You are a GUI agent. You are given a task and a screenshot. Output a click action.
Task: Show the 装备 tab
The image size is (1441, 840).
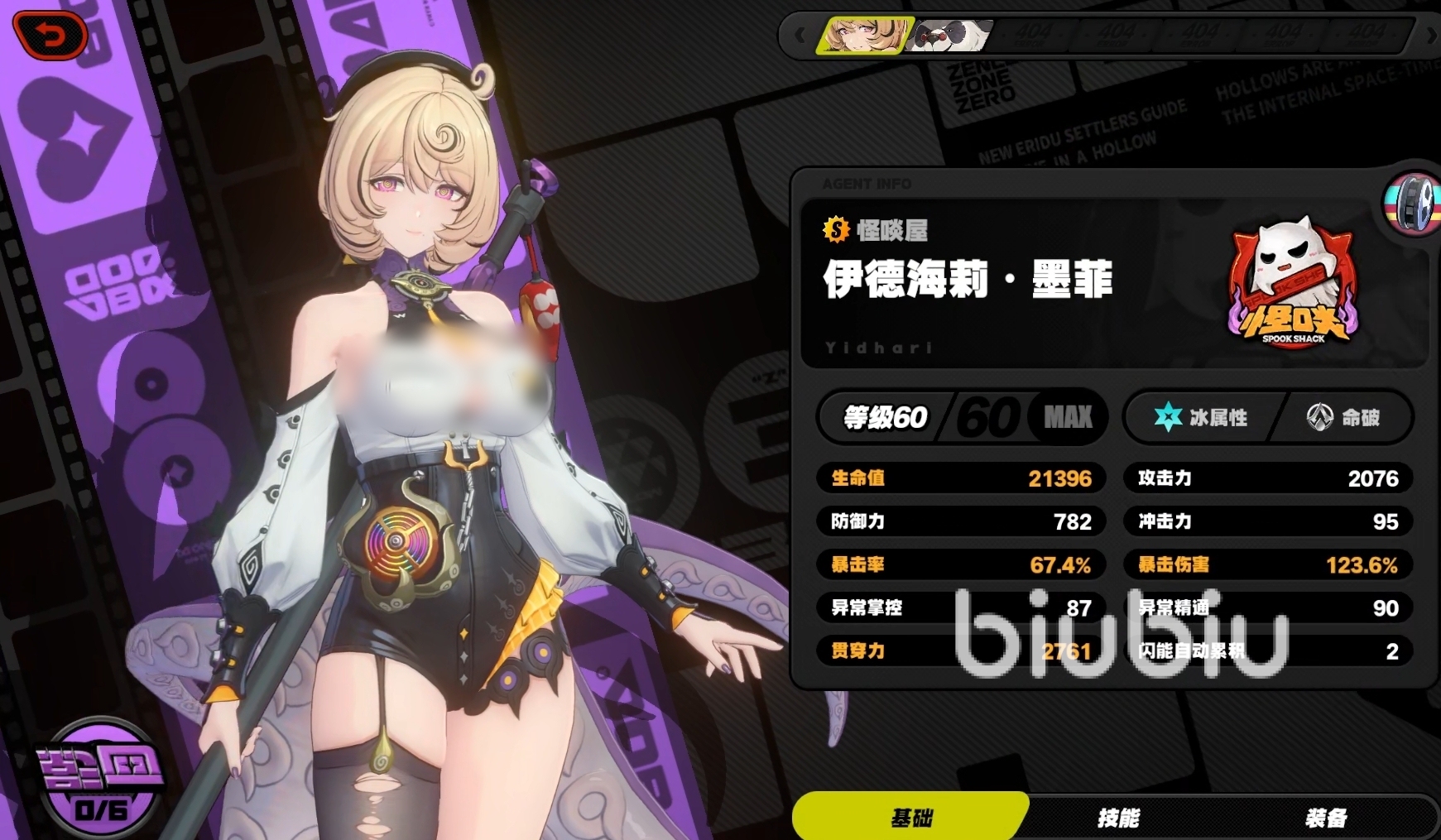click(x=1325, y=818)
